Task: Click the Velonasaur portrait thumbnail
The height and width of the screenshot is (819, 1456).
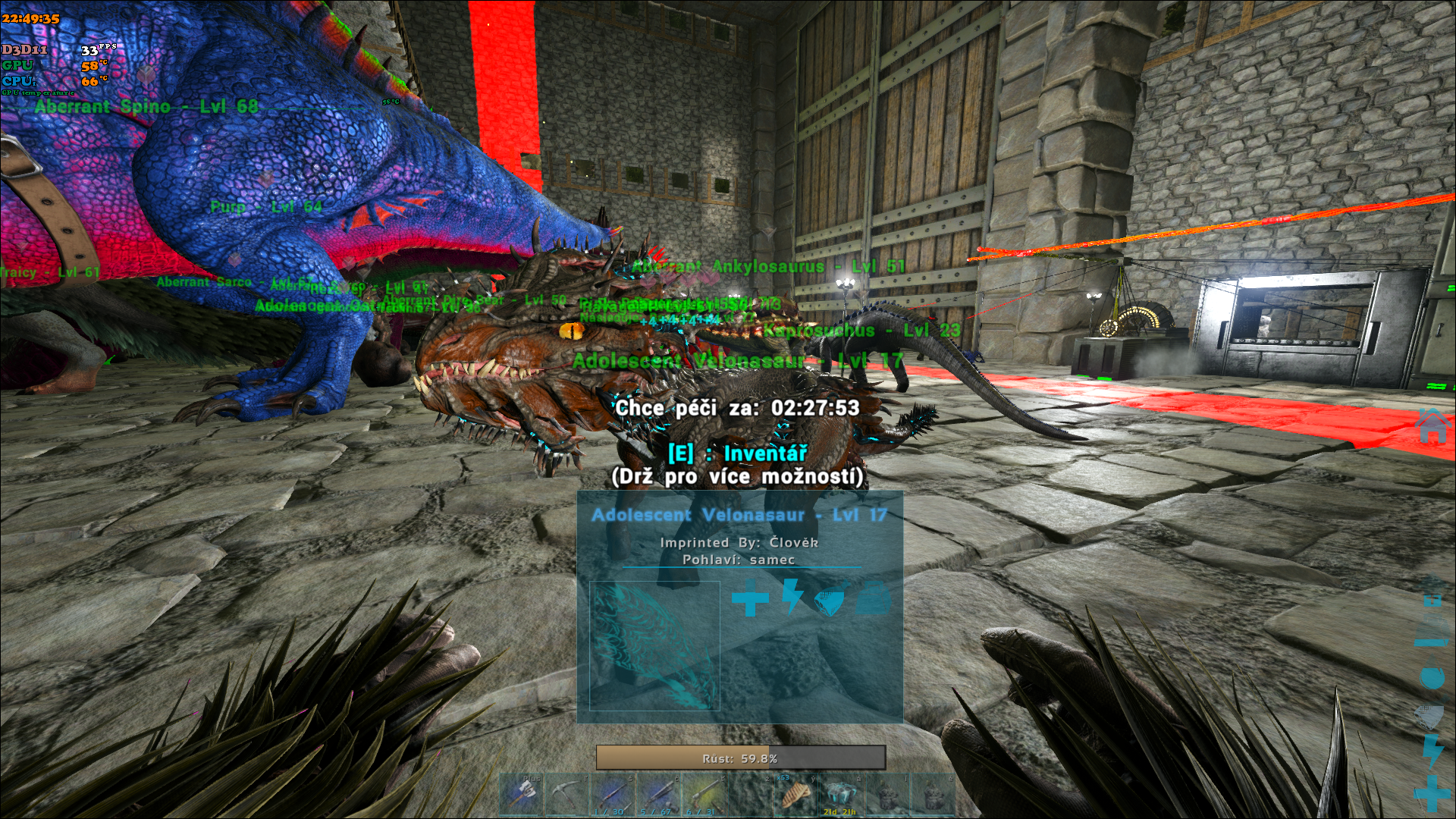Action: click(654, 646)
